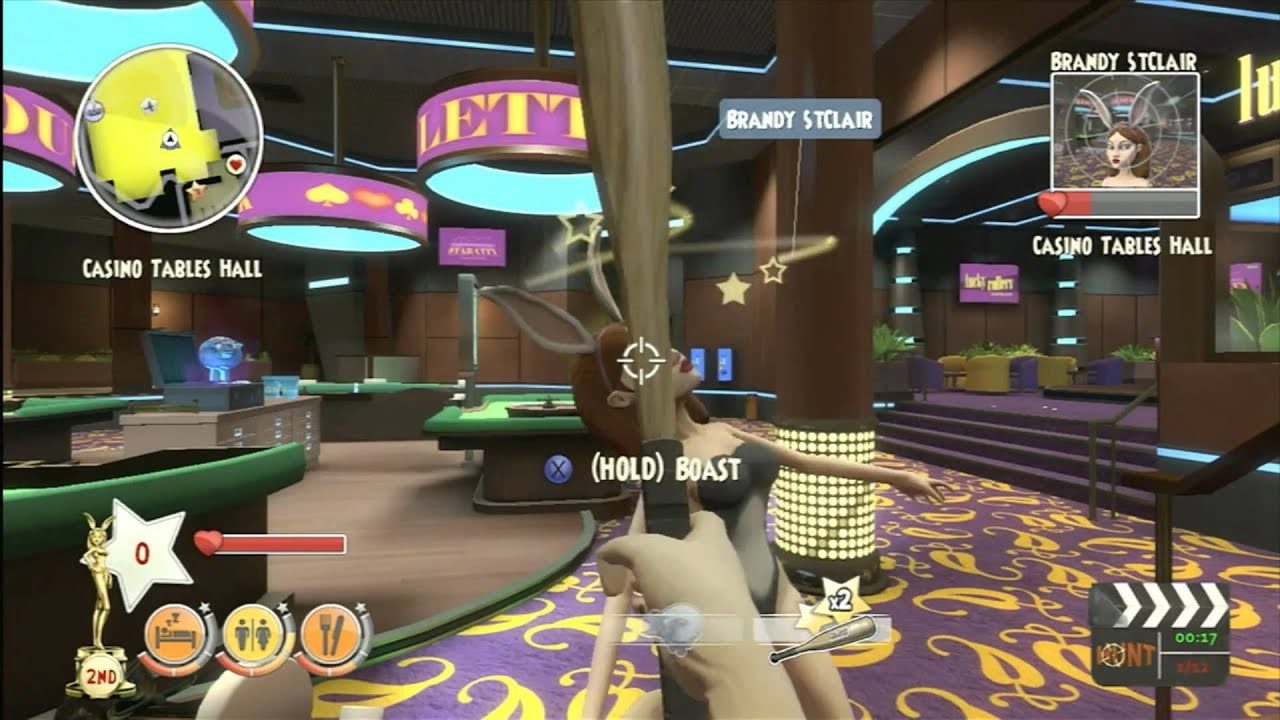This screenshot has height=720, width=1280.
Task: Select the restroom need icon
Action: (x=253, y=632)
